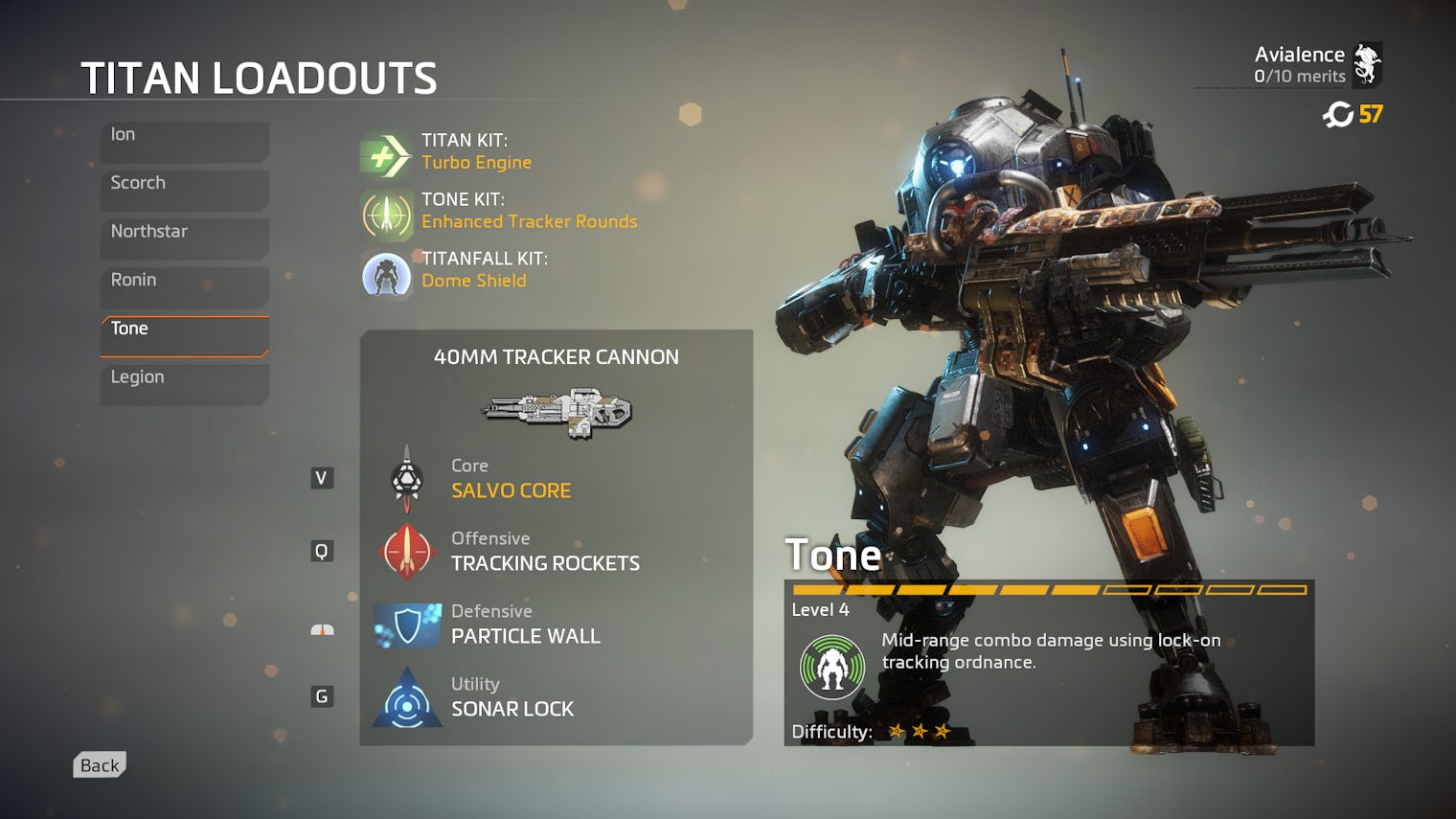Select the Ion titan loadout

coord(184,141)
